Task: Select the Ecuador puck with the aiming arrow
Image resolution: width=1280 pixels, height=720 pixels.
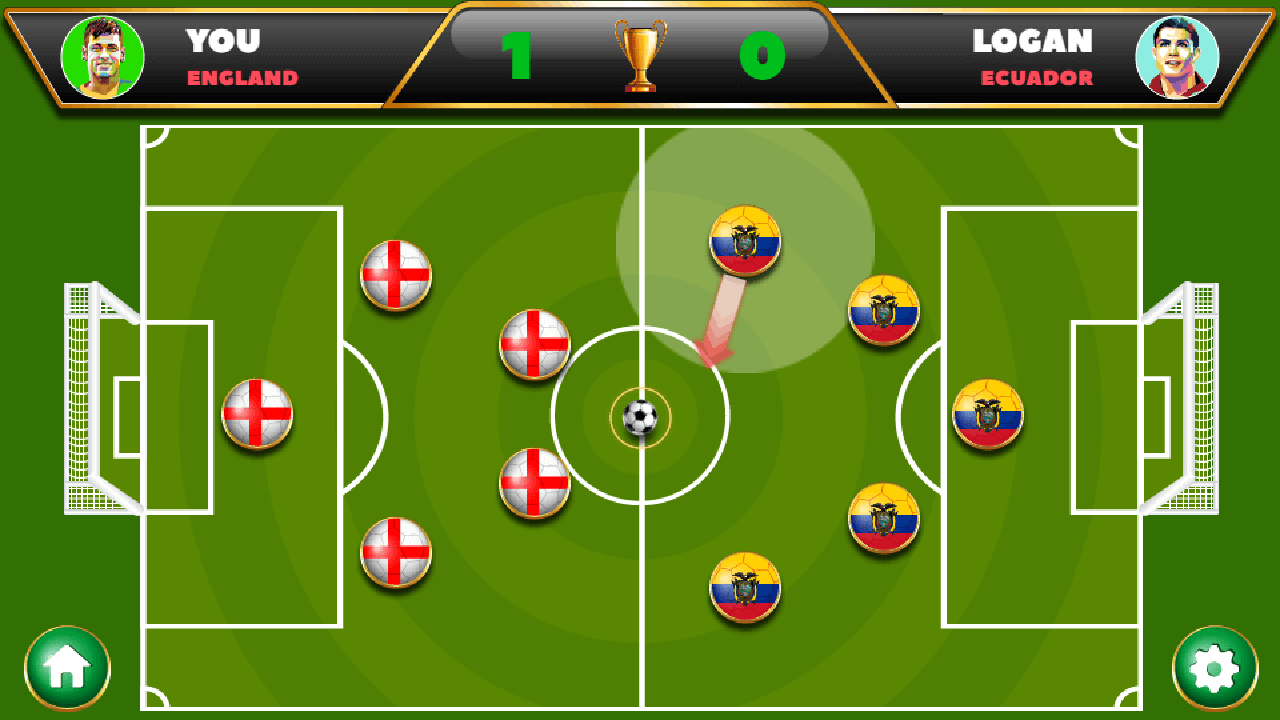Action: pos(745,240)
